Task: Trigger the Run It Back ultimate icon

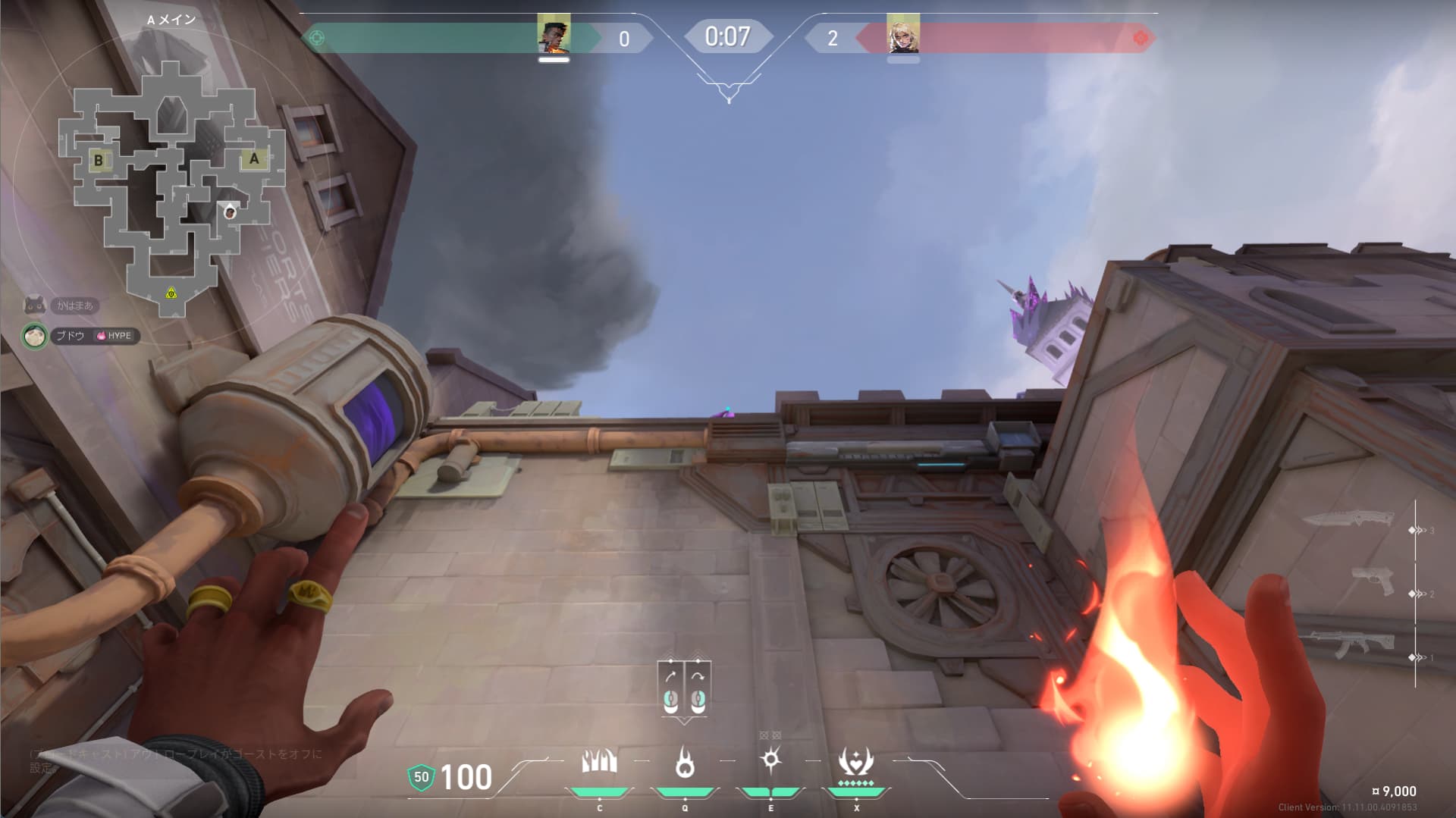Action: [x=855, y=762]
